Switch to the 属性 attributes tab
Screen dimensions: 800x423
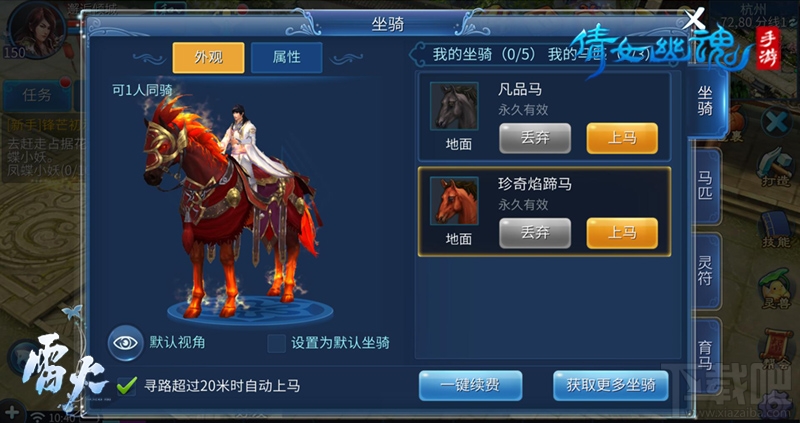(286, 57)
